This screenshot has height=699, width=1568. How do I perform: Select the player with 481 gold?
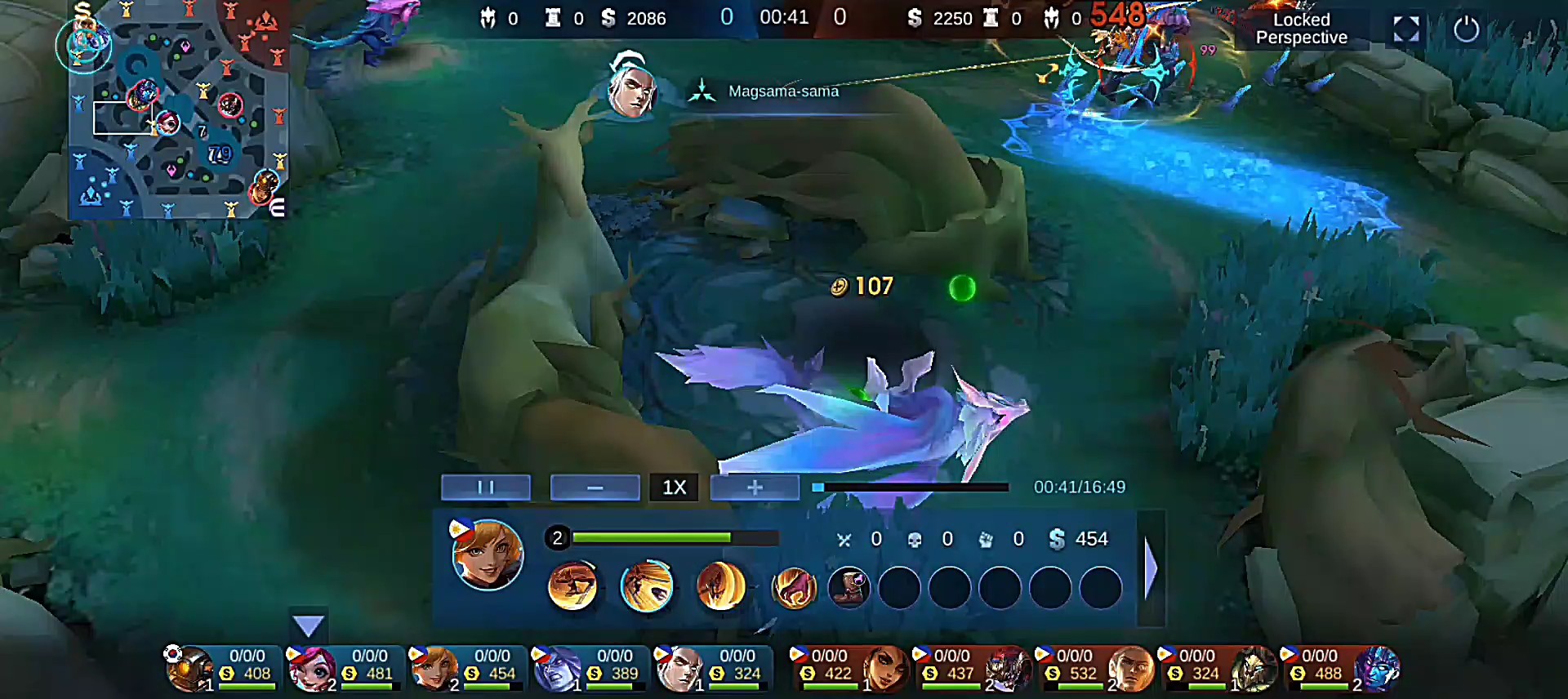point(345,668)
